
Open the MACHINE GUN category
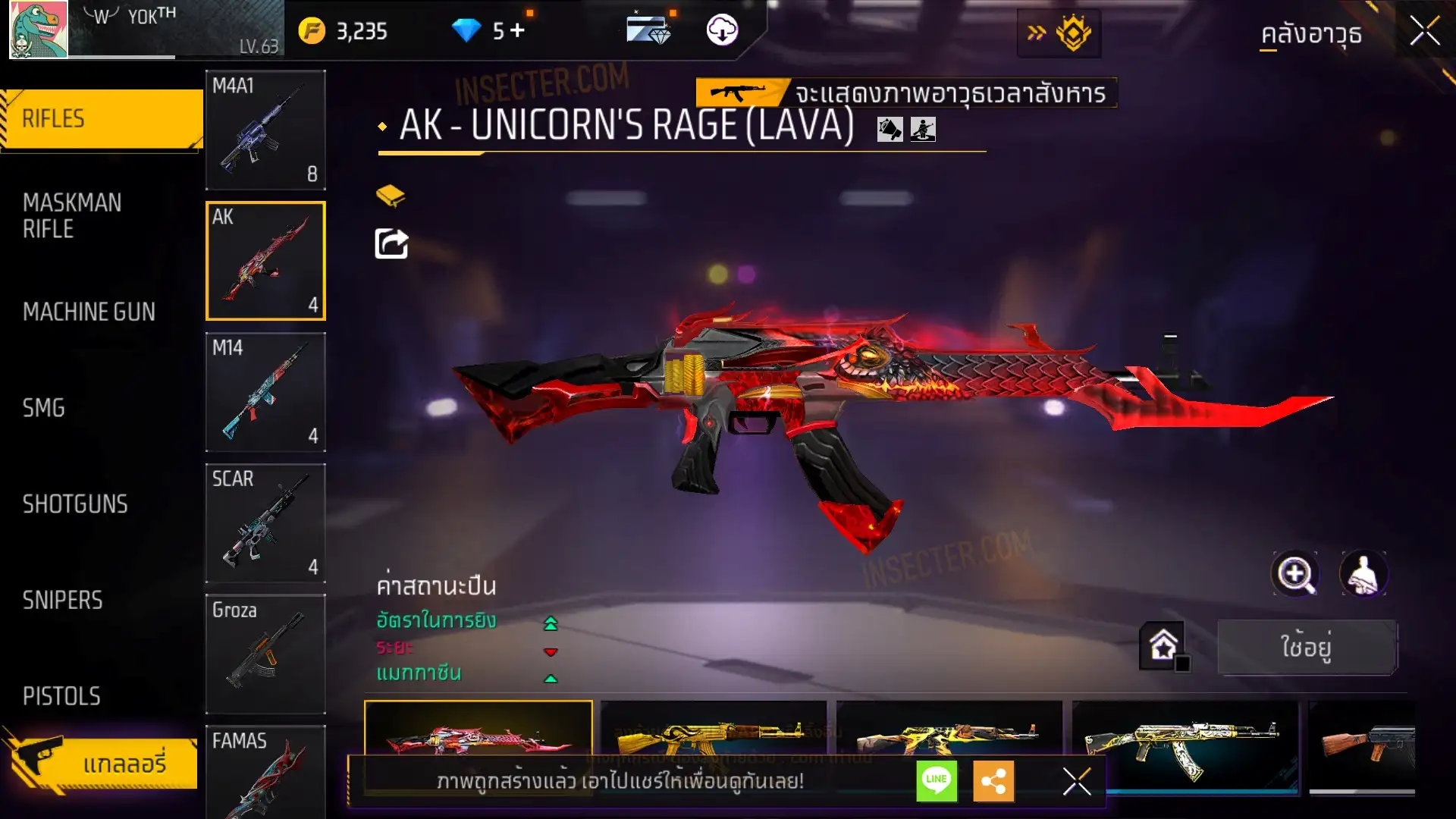coord(89,312)
